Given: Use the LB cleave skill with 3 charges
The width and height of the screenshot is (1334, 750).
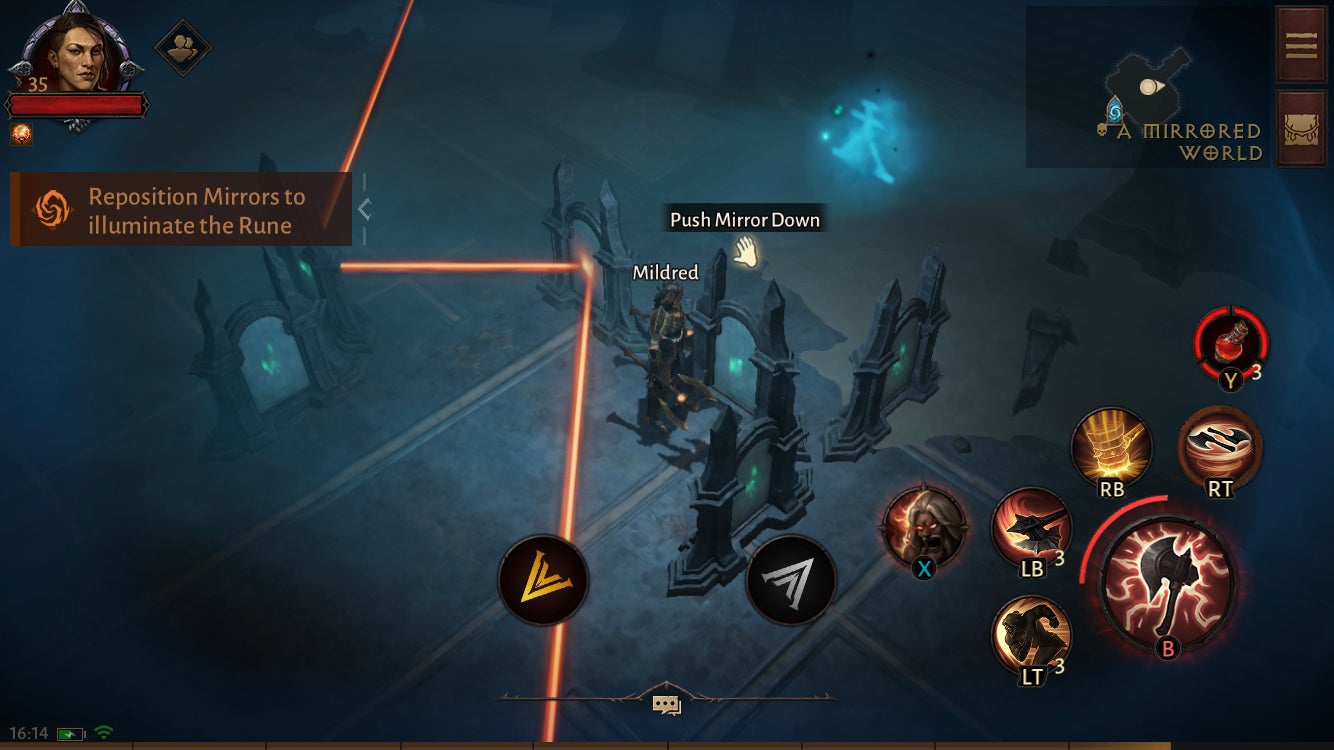Looking at the screenshot, I should (x=1029, y=529).
